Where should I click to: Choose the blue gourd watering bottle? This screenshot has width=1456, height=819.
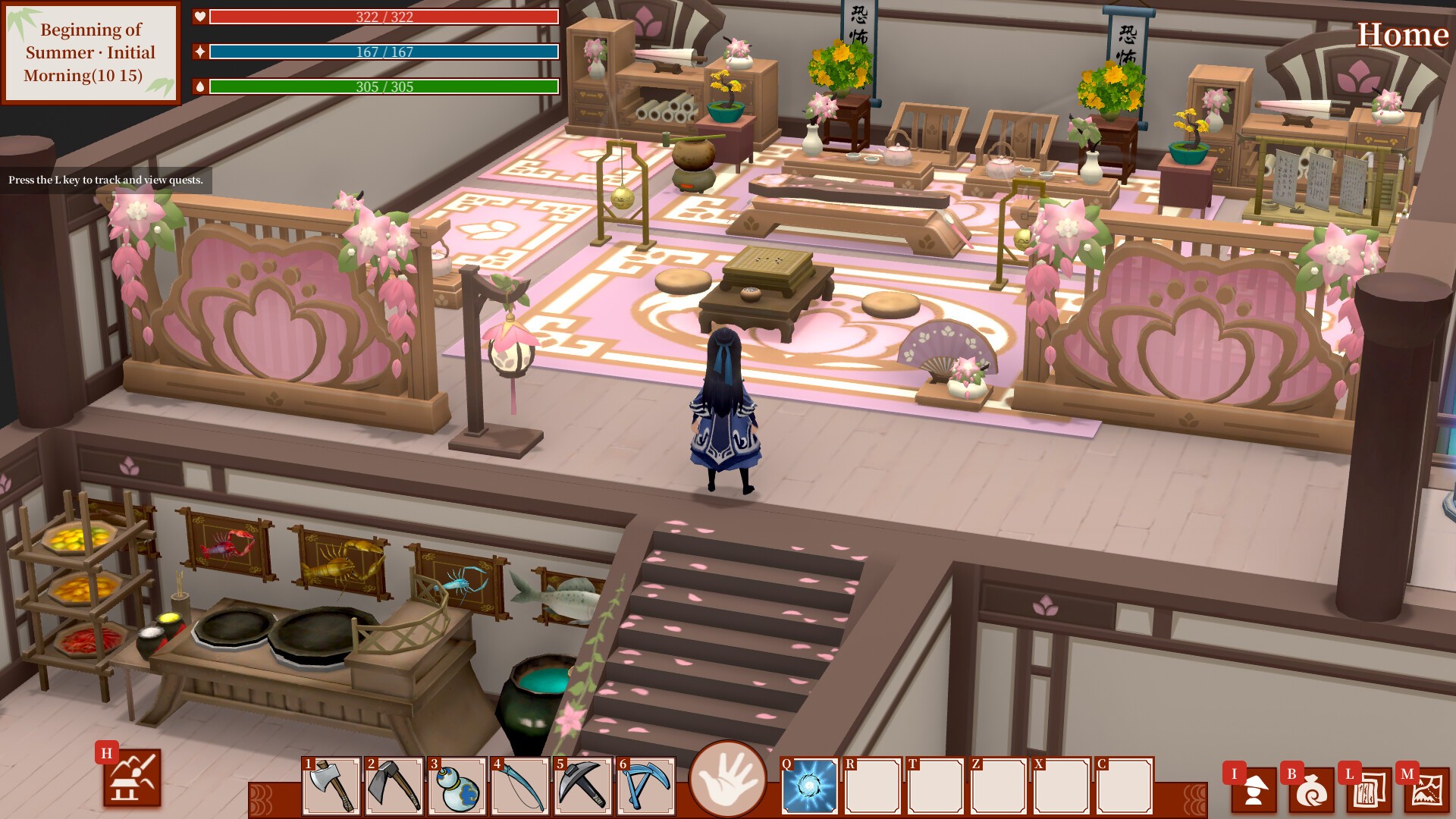pyautogui.click(x=457, y=786)
